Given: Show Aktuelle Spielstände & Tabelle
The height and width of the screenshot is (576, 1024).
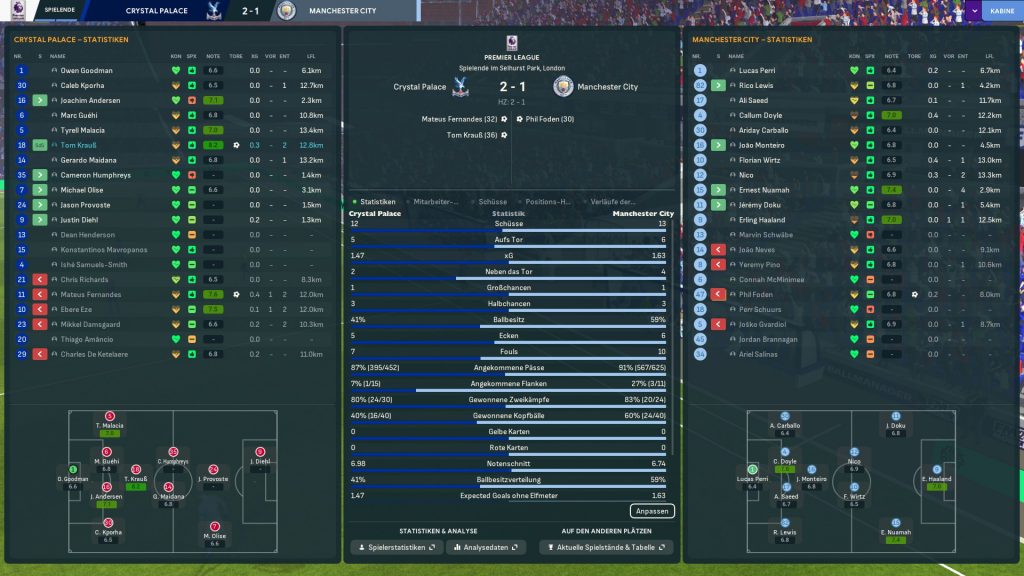Looking at the screenshot, I should pyautogui.click(x=606, y=548).
